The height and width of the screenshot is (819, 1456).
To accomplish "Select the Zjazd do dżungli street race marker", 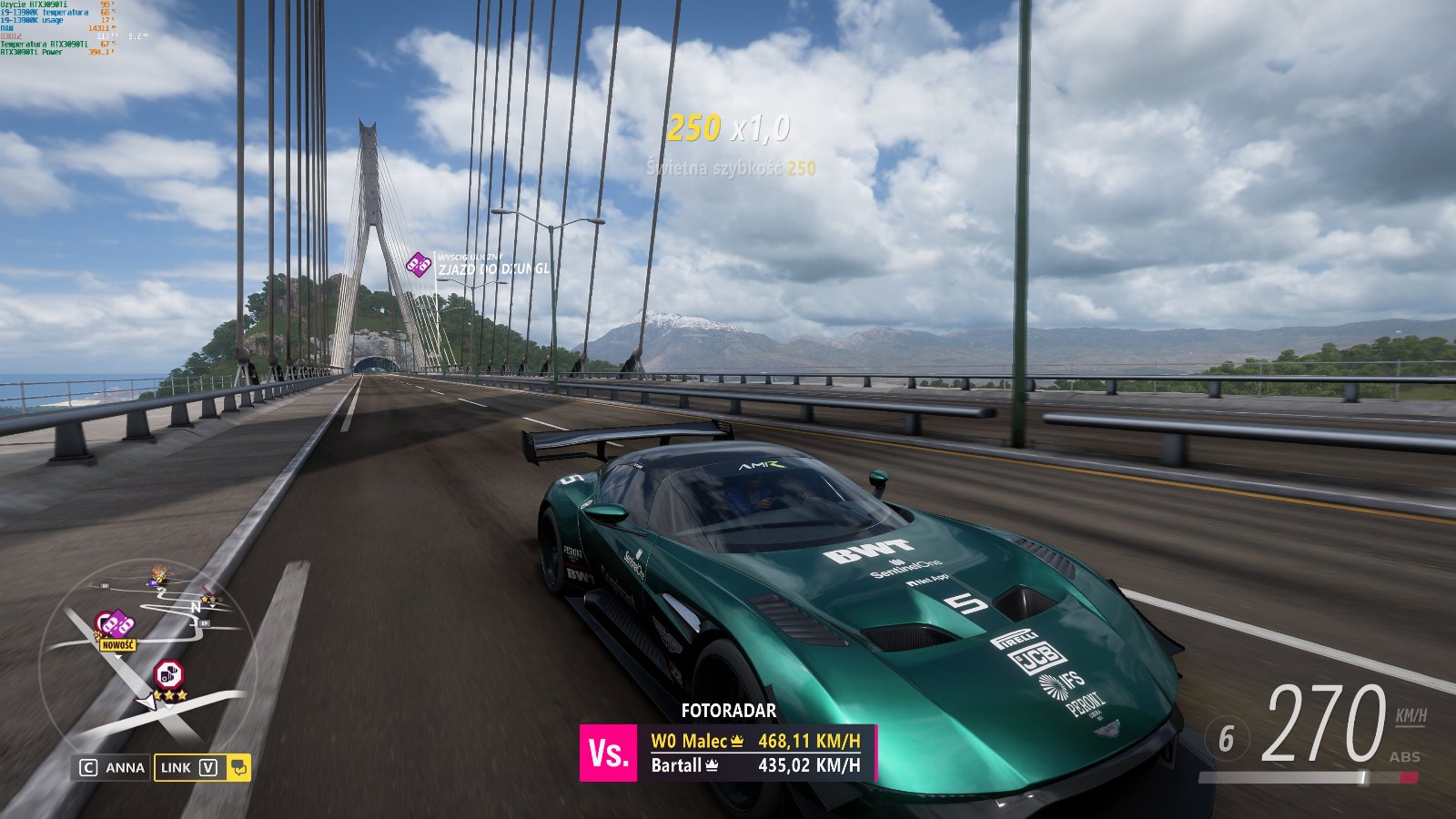I will coord(418,265).
